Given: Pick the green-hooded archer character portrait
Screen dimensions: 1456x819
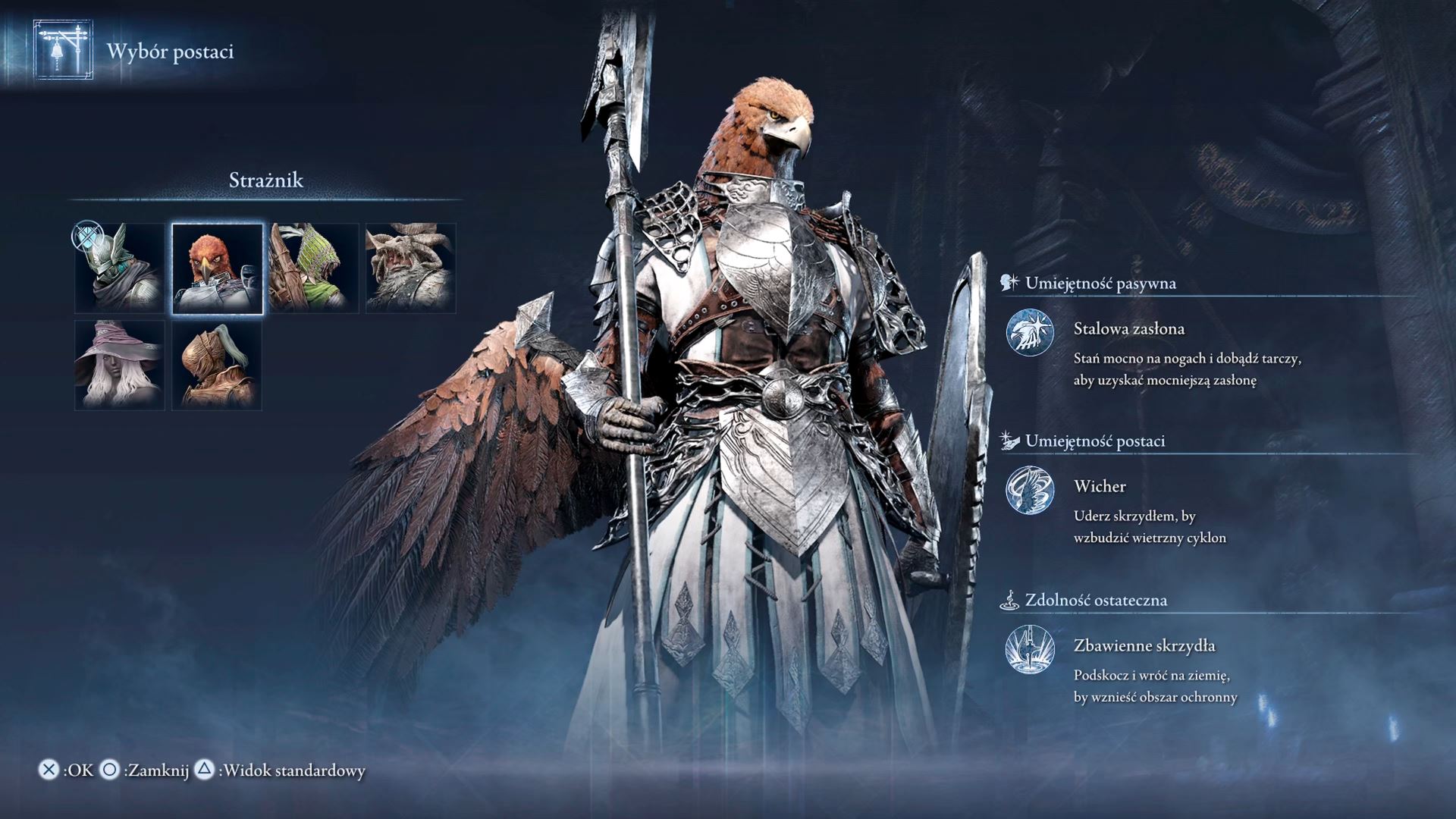Looking at the screenshot, I should point(314,268).
